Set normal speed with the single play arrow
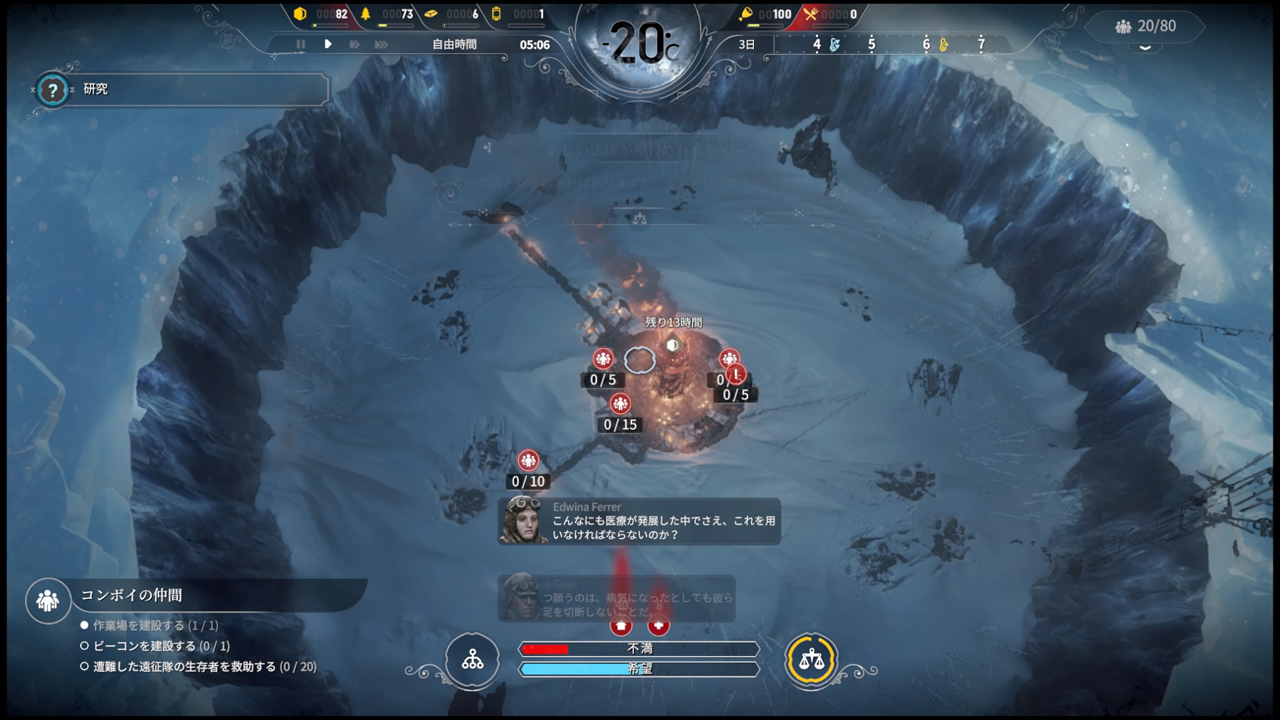The height and width of the screenshot is (720, 1280). [x=327, y=44]
